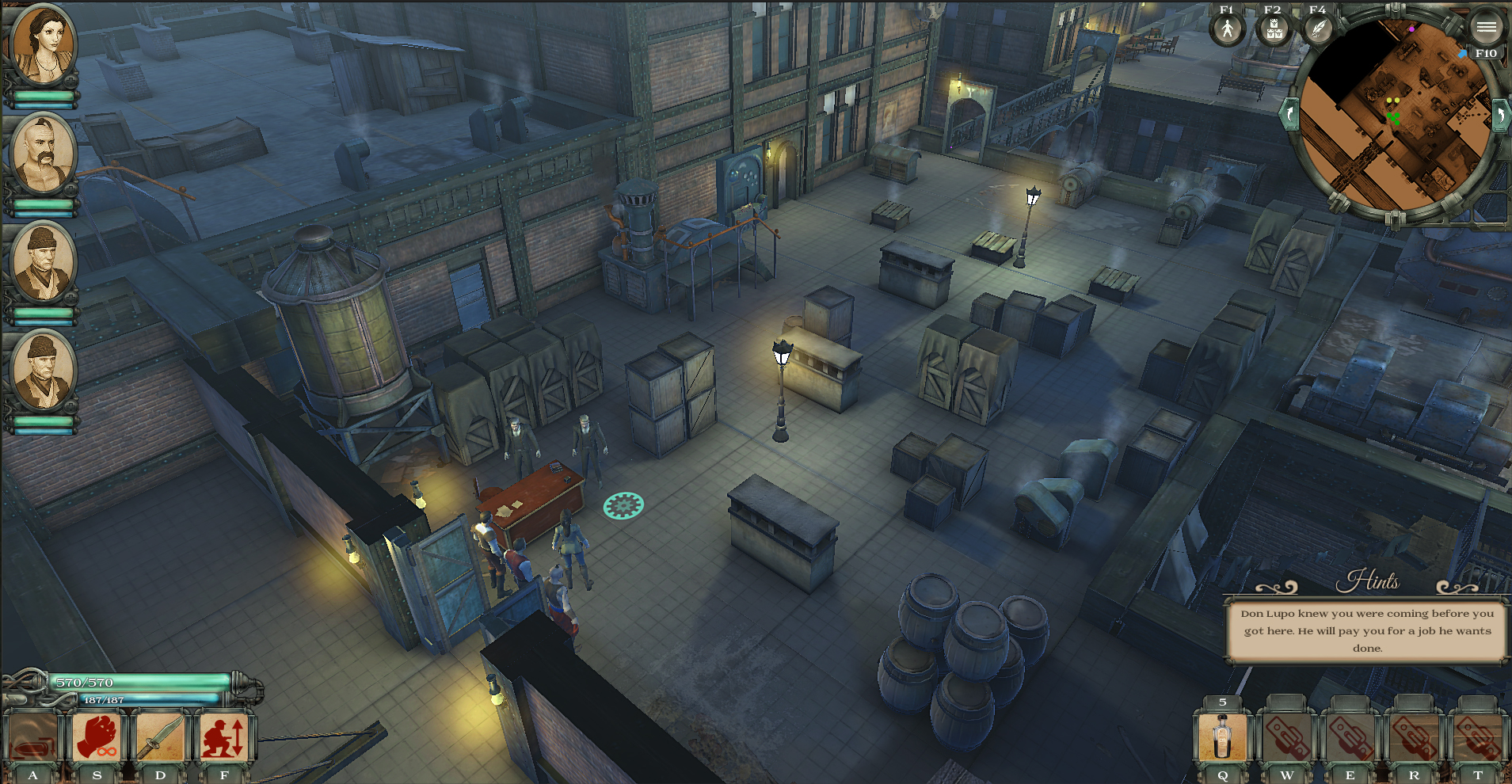The width and height of the screenshot is (1512, 784).
Task: Click the 570/570 green health bar
Action: [135, 682]
